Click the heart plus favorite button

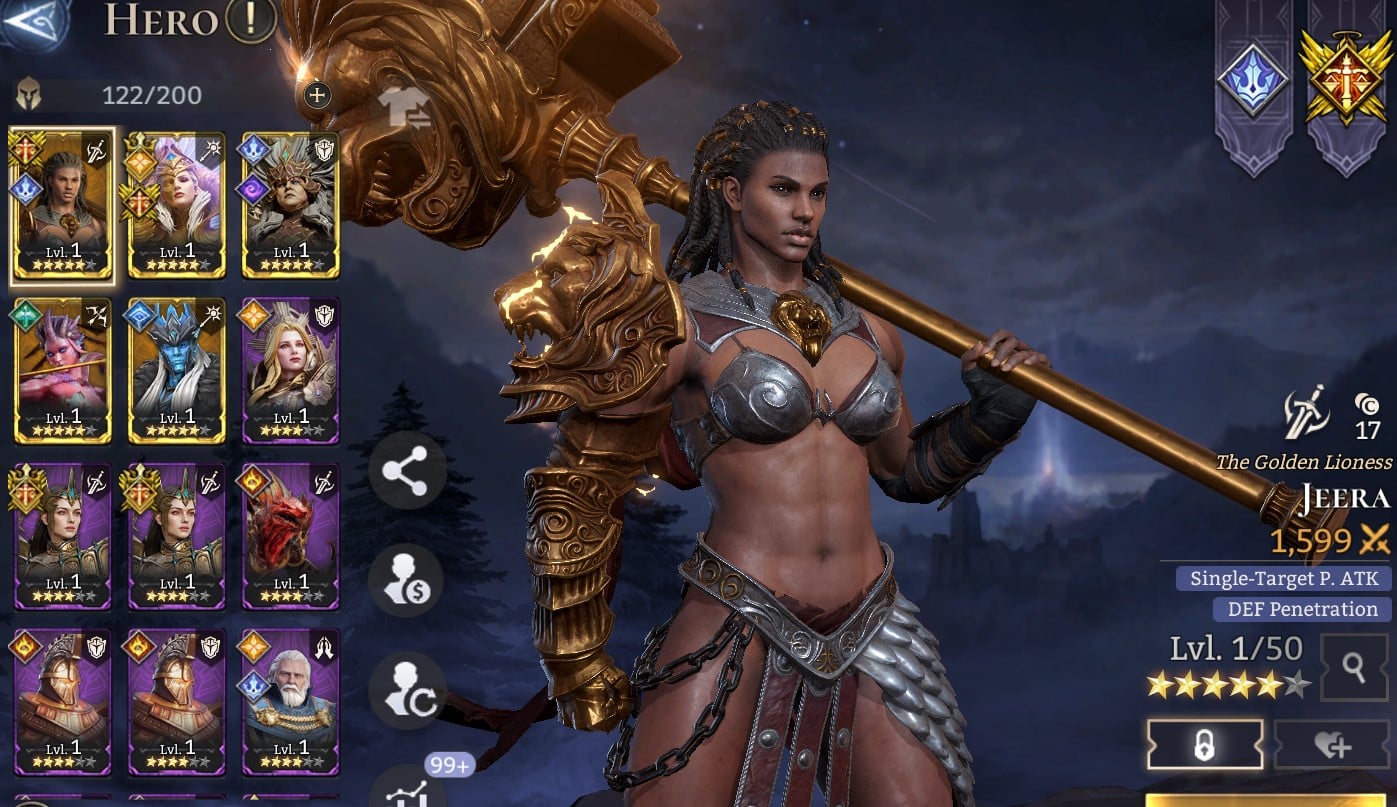(x=1332, y=745)
